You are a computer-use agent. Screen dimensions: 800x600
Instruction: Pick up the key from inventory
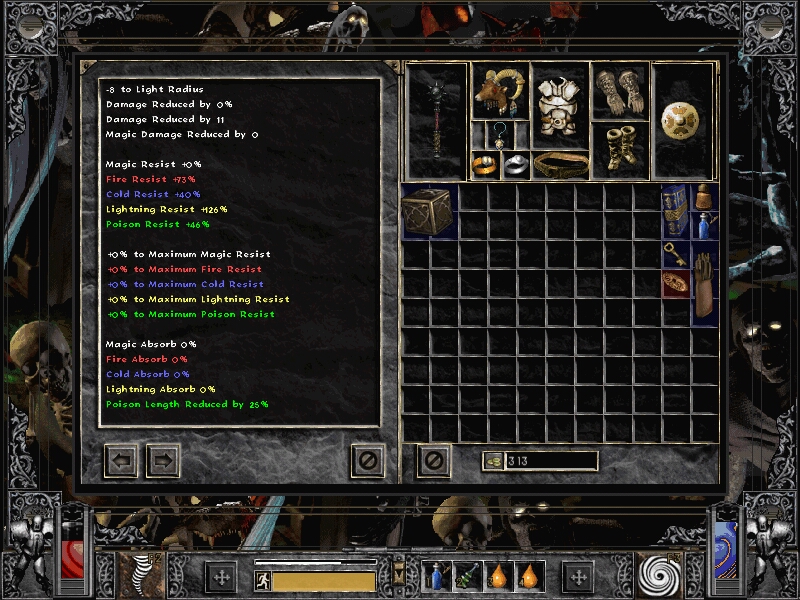[676, 255]
